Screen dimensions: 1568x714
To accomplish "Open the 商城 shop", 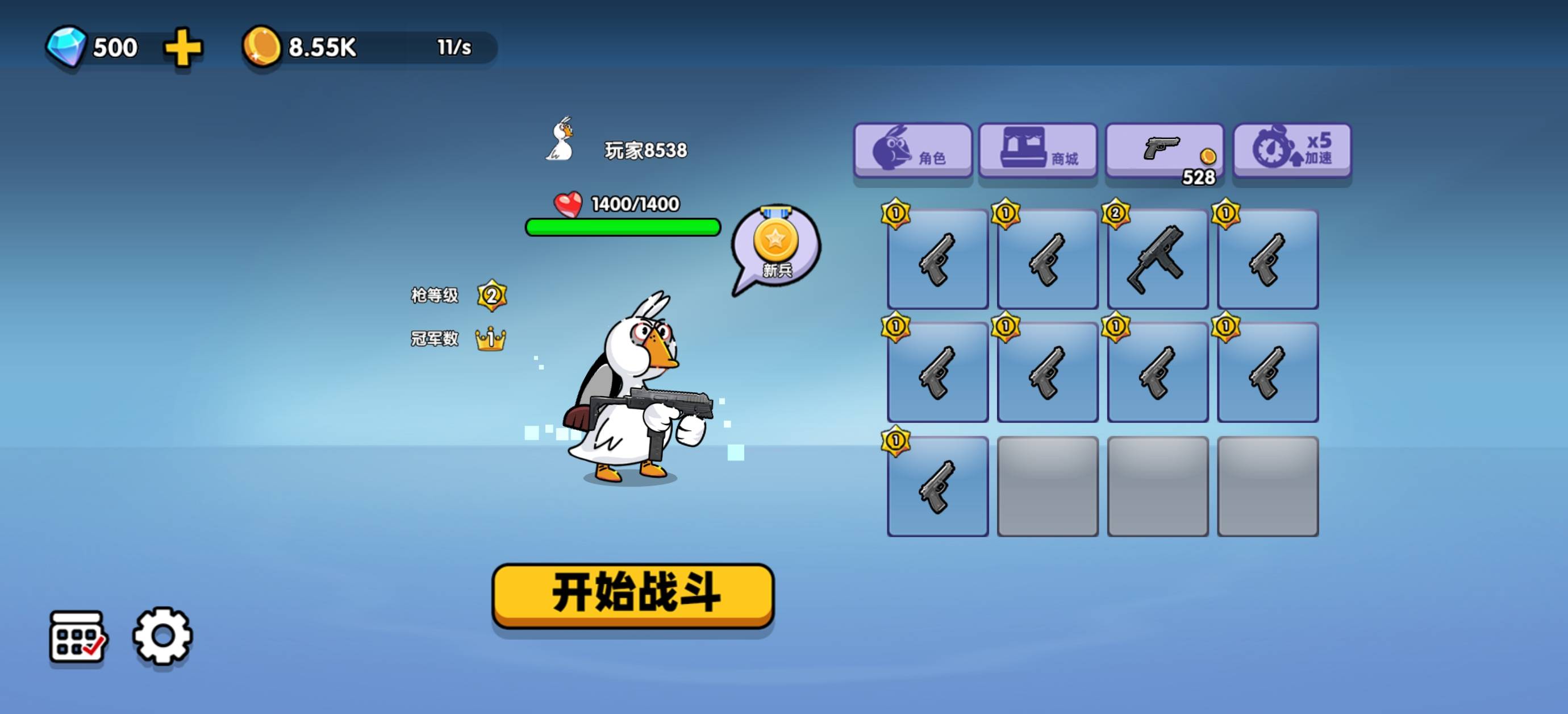I will (1038, 151).
